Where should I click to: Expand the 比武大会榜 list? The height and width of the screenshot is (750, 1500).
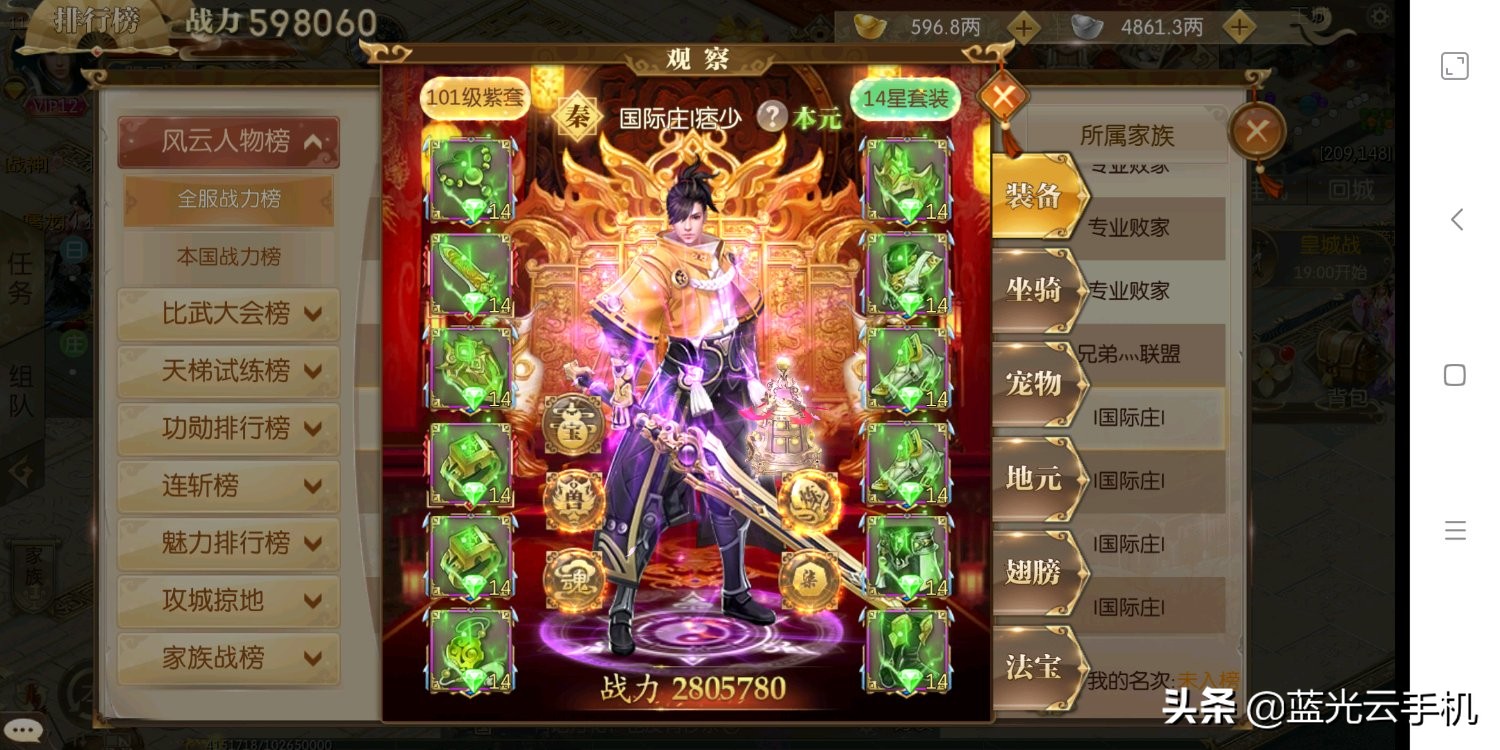coord(228,314)
